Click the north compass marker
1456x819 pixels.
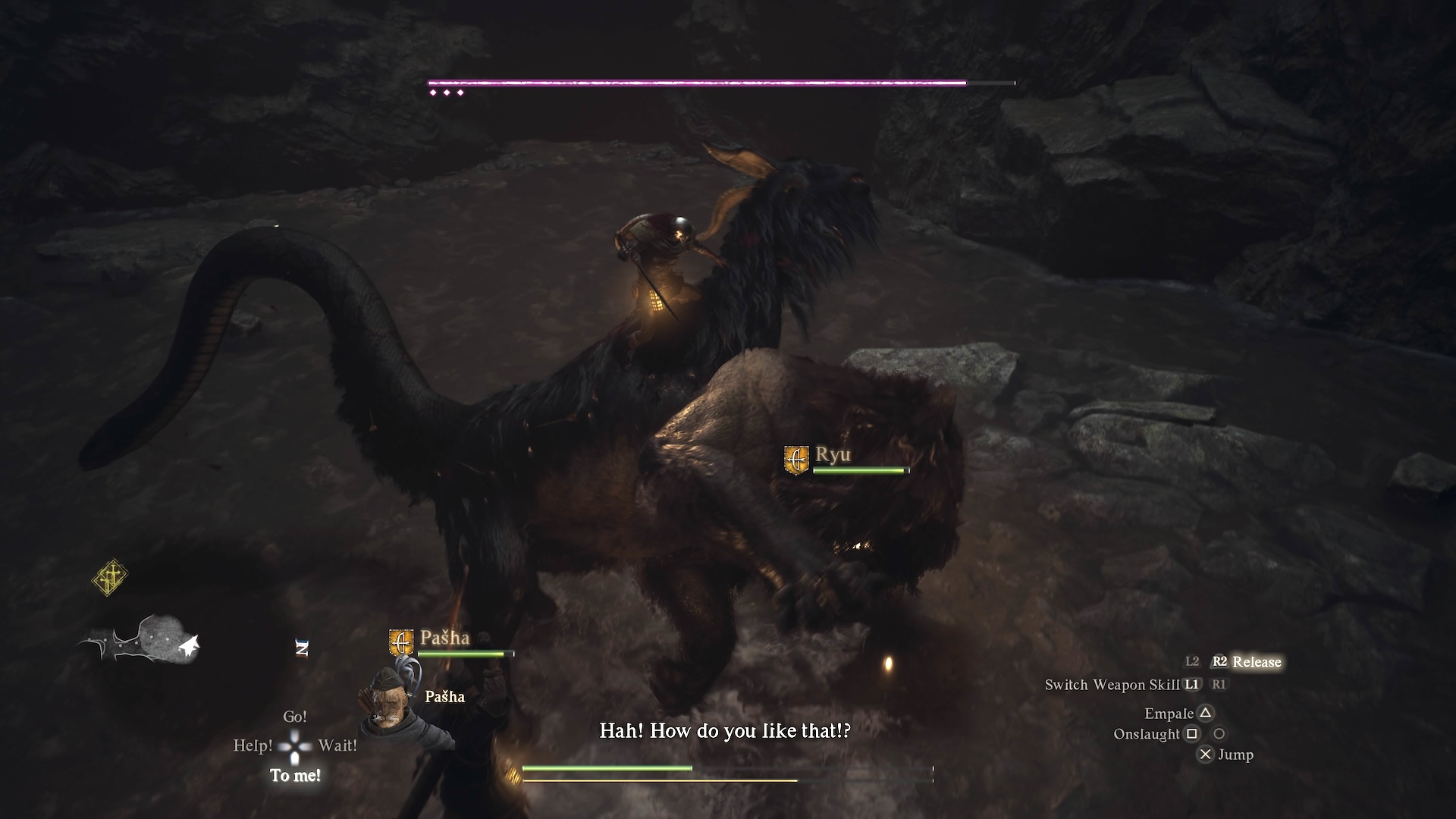[302, 648]
